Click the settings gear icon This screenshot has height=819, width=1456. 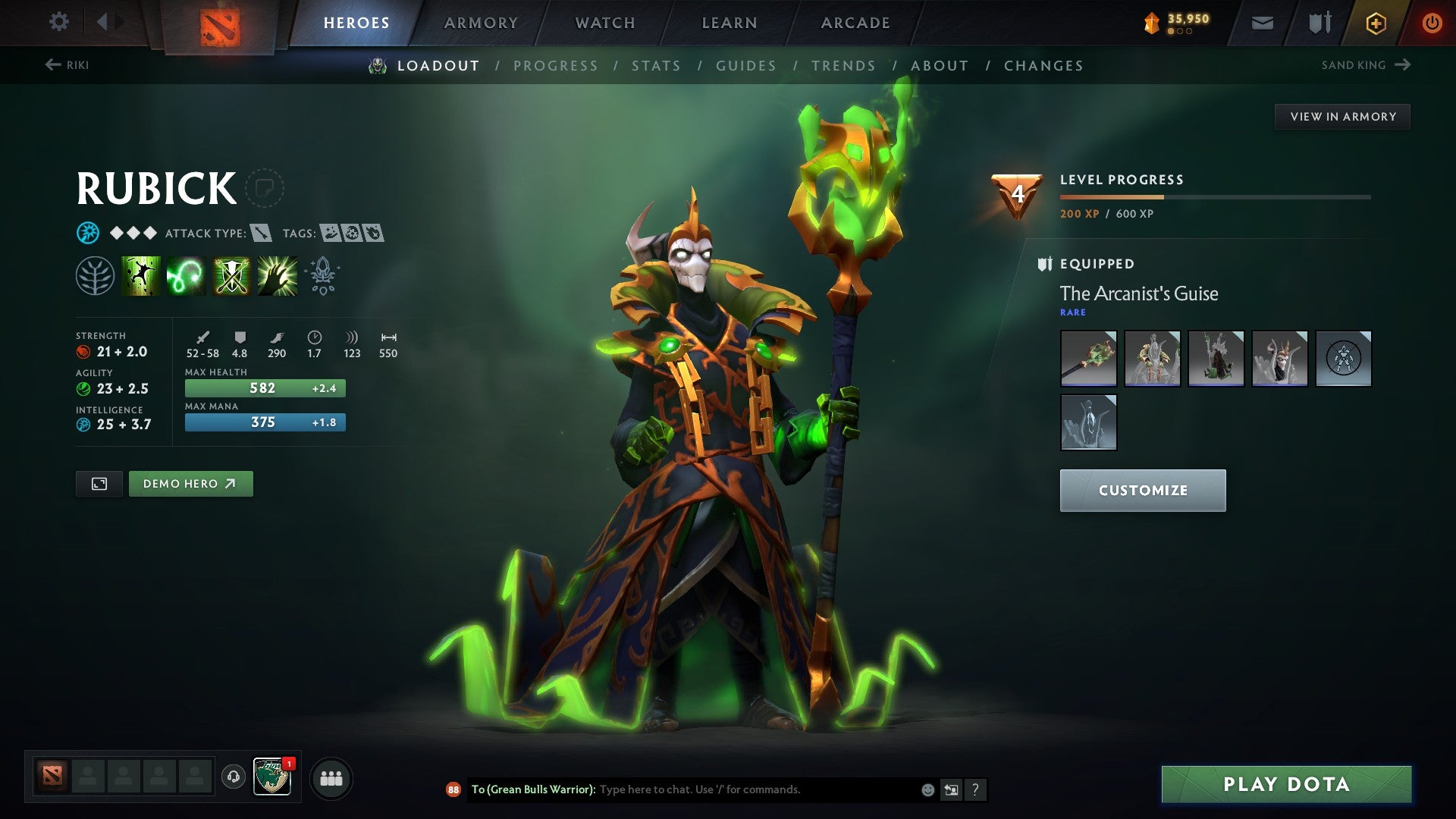[58, 21]
